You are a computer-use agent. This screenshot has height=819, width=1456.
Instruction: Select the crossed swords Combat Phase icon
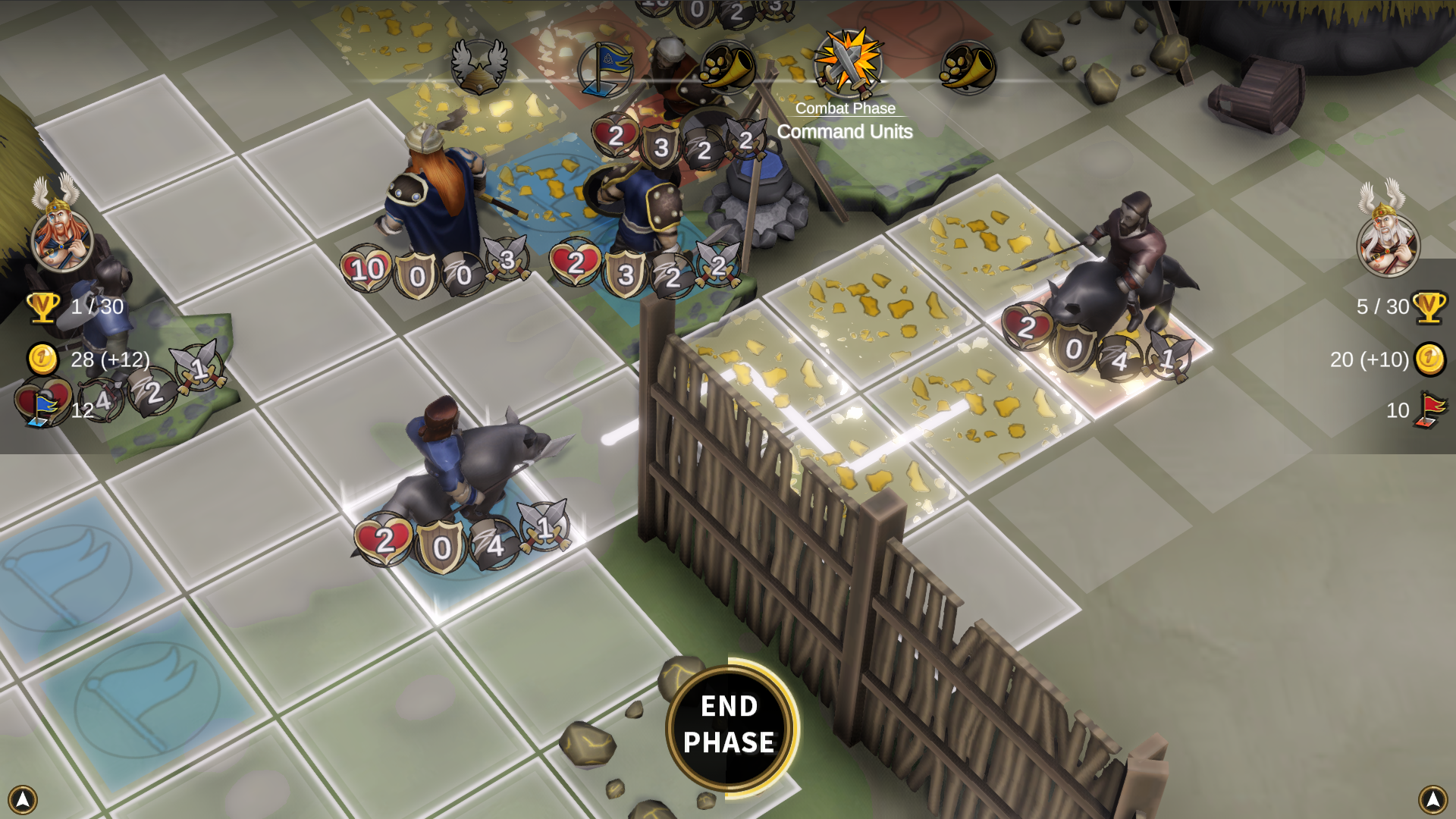pos(848,64)
